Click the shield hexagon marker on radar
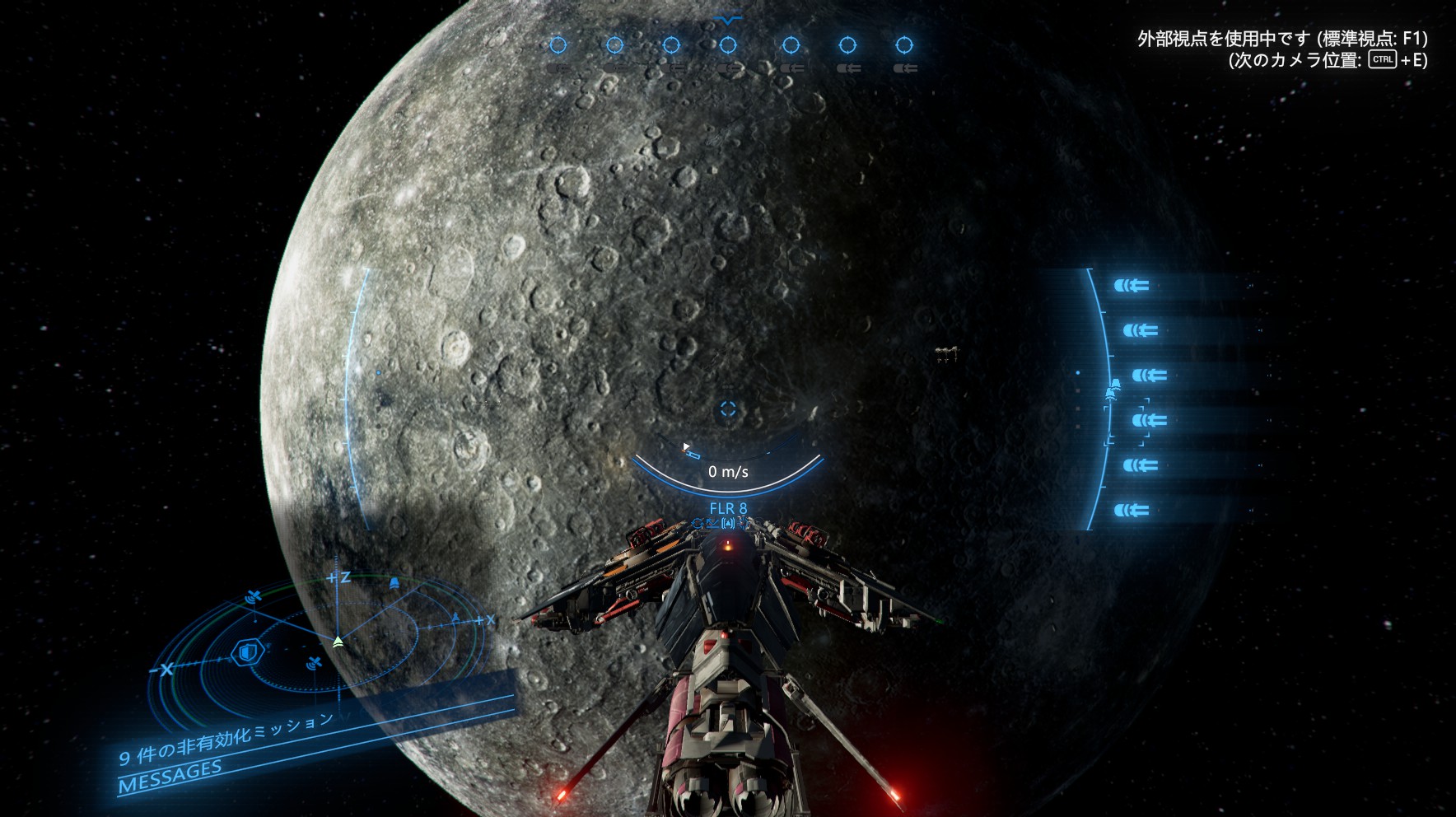Screen dimensions: 1456x817 tap(245, 653)
